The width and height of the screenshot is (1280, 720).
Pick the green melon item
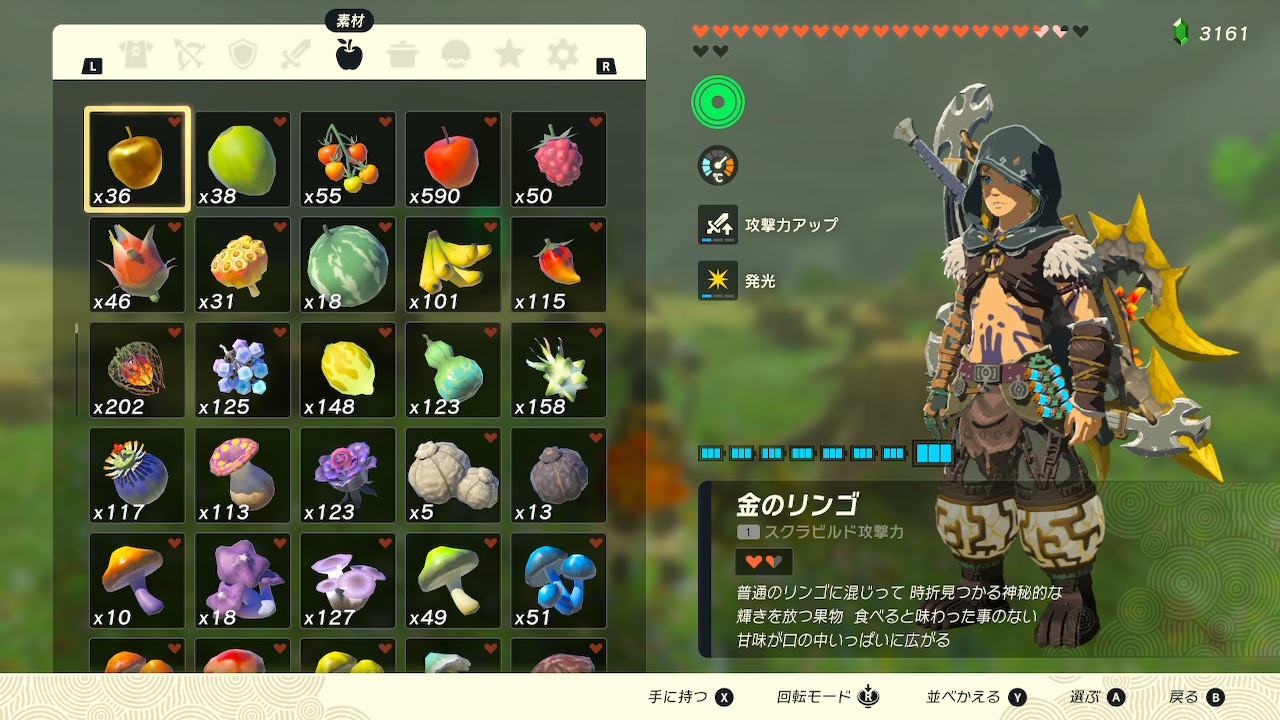(348, 265)
